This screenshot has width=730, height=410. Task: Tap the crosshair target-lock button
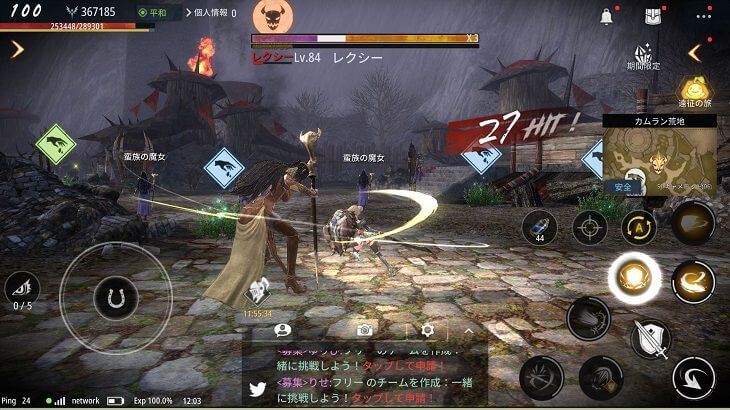[x=589, y=227]
